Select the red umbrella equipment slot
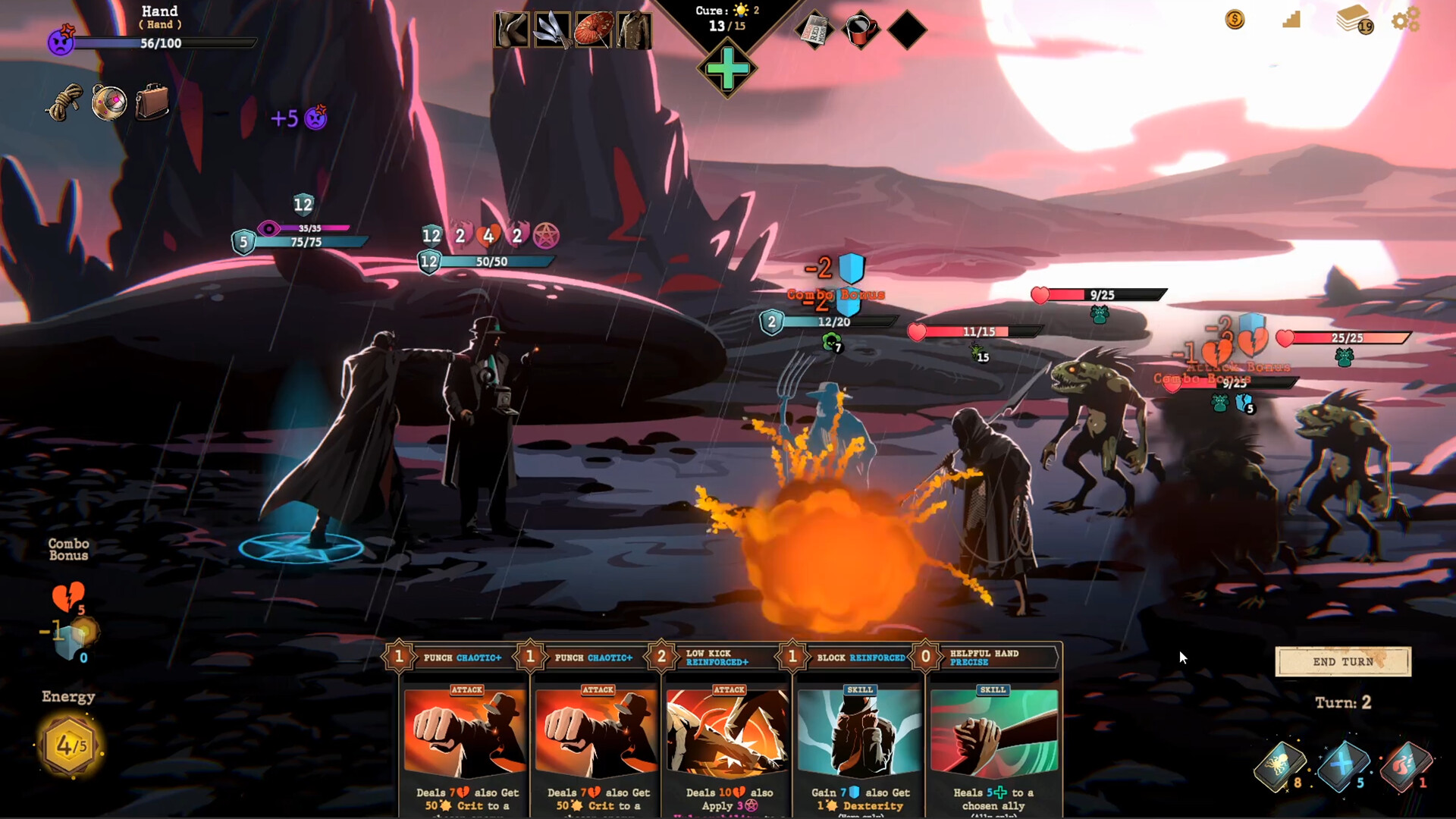1456x819 pixels. click(x=593, y=31)
